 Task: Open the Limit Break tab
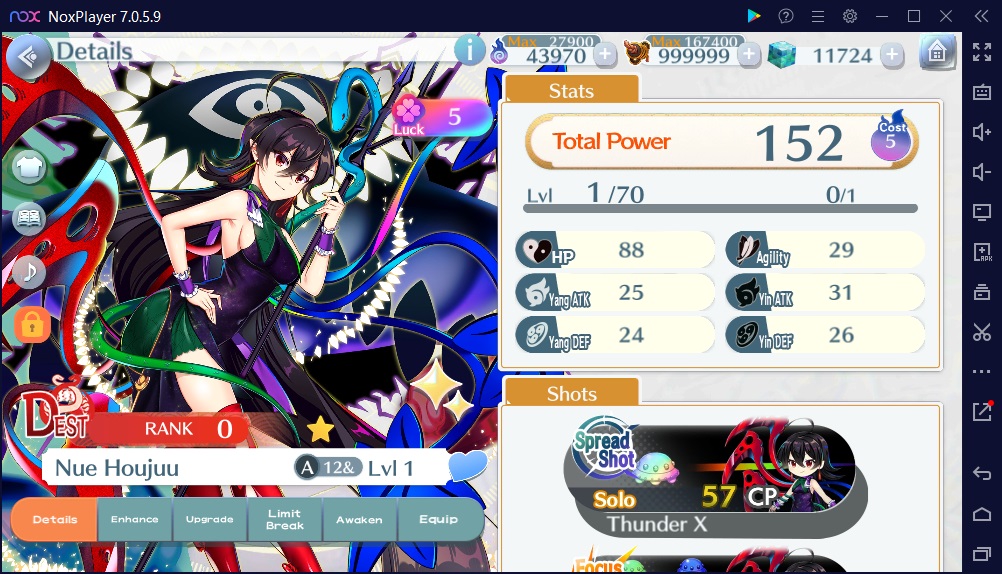tap(285, 520)
